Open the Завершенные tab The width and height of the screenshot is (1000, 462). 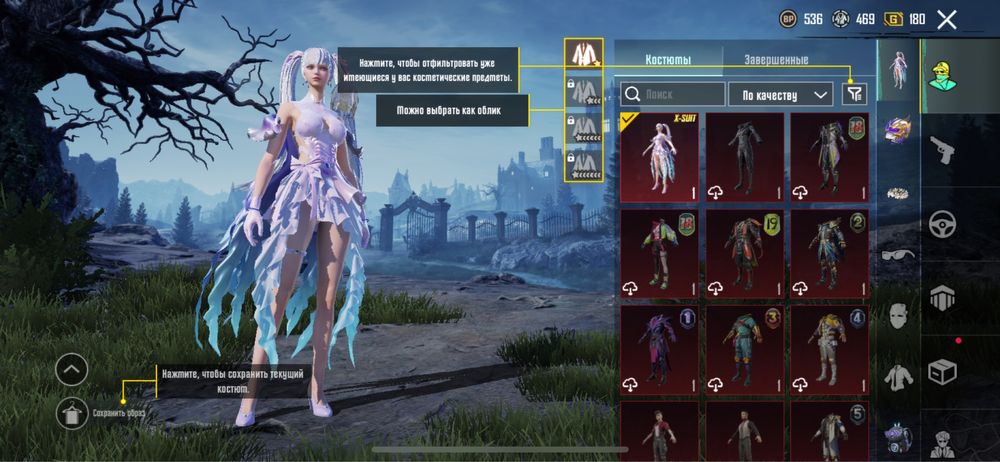click(776, 60)
